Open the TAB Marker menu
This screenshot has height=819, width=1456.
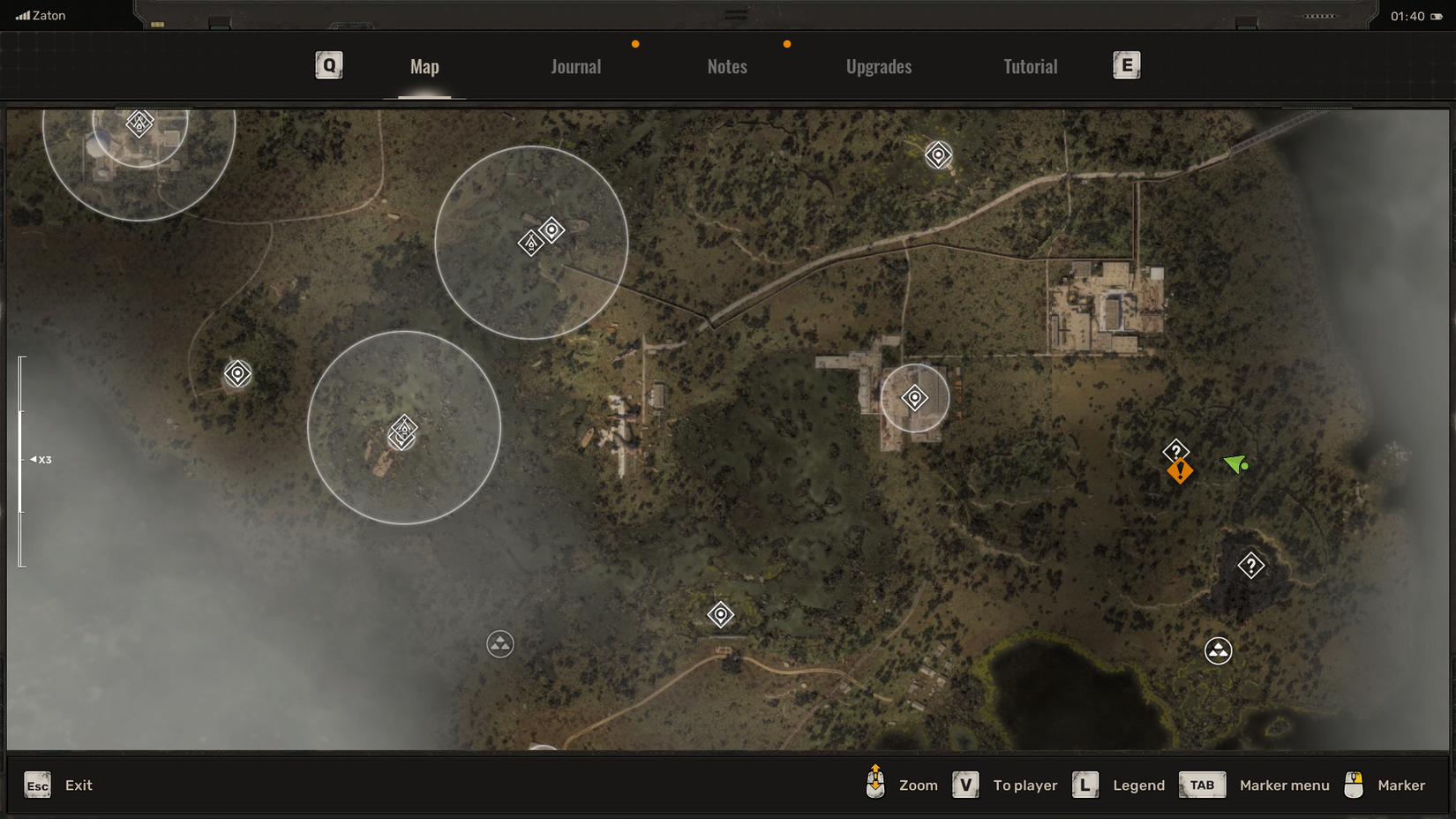(1202, 785)
